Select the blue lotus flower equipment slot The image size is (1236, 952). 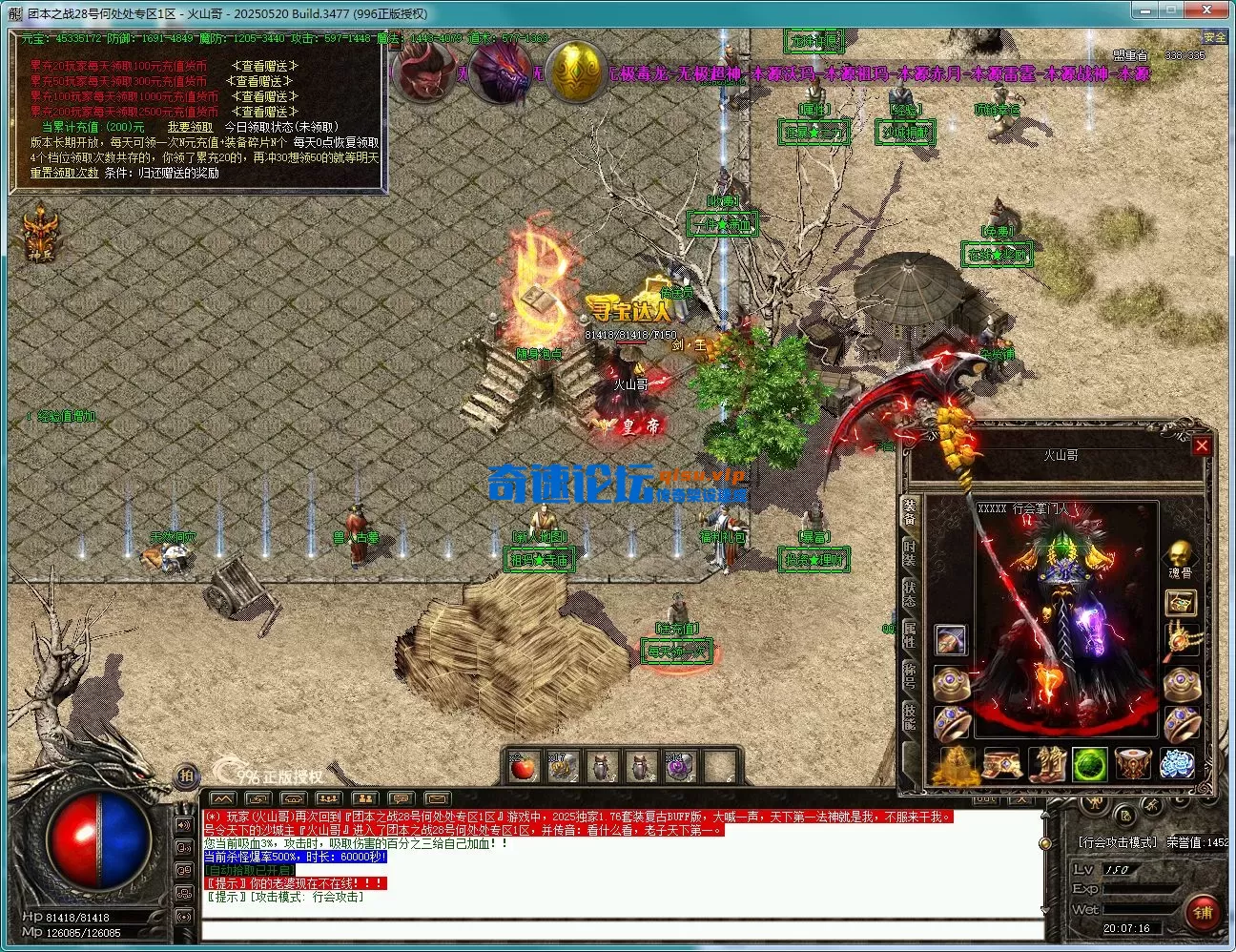pos(1177,764)
